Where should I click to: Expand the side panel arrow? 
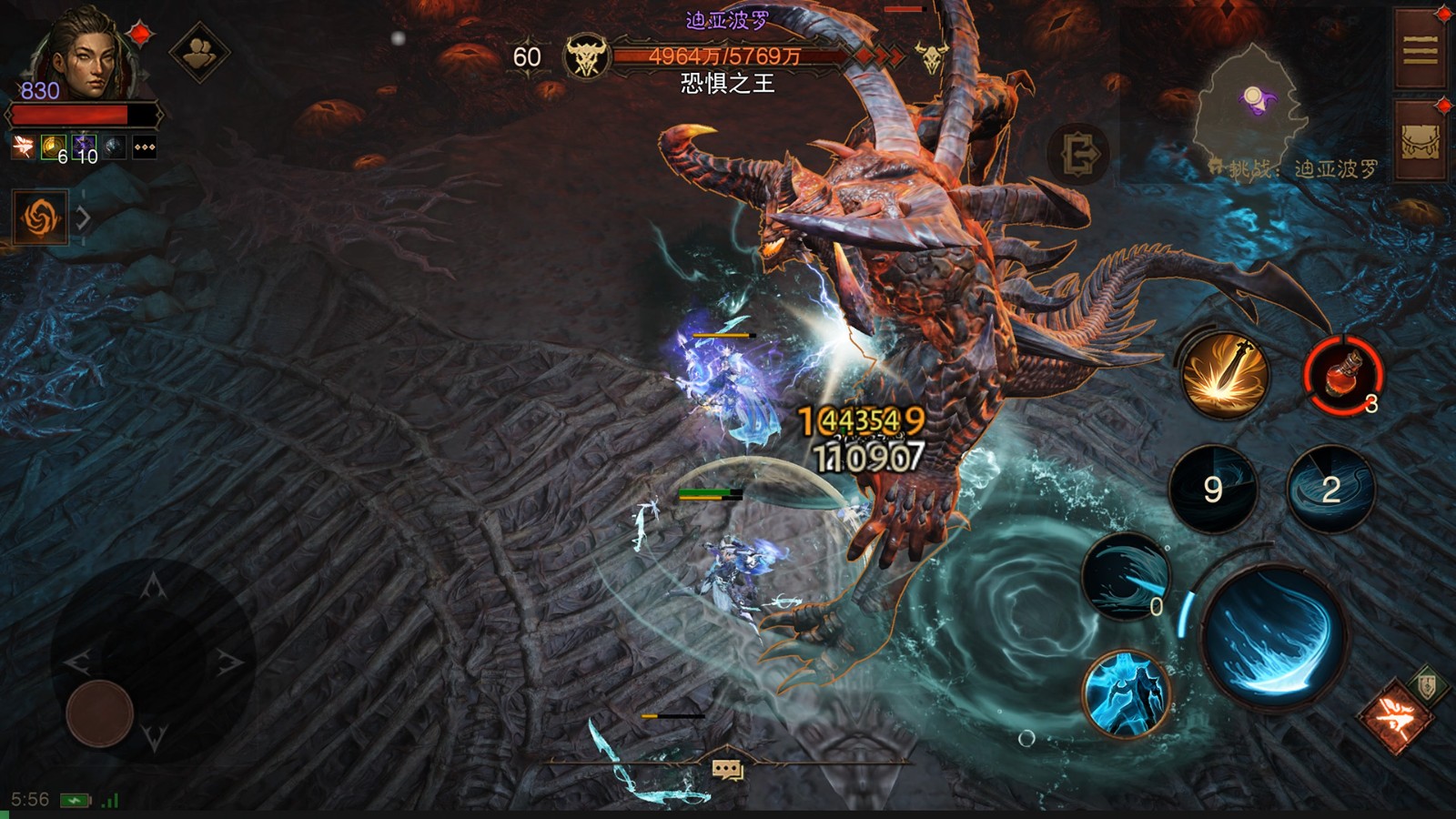pos(83,218)
